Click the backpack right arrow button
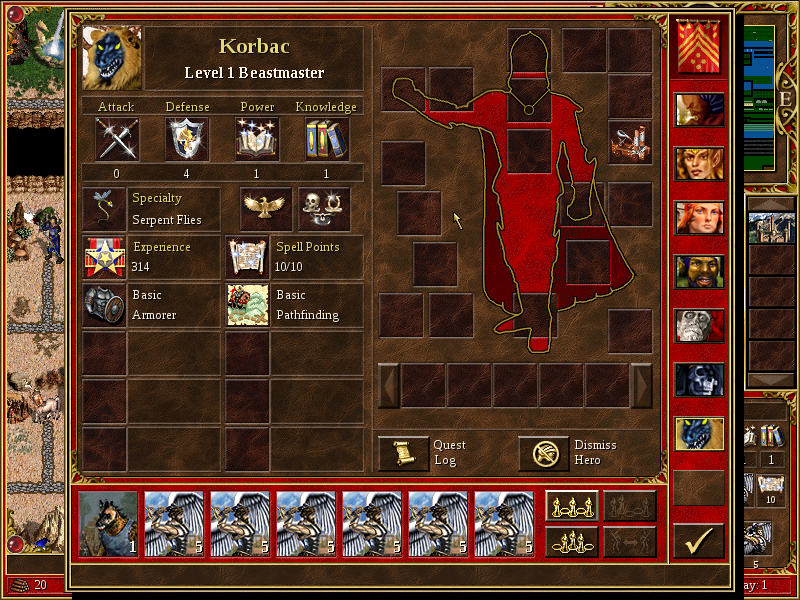 click(641, 385)
